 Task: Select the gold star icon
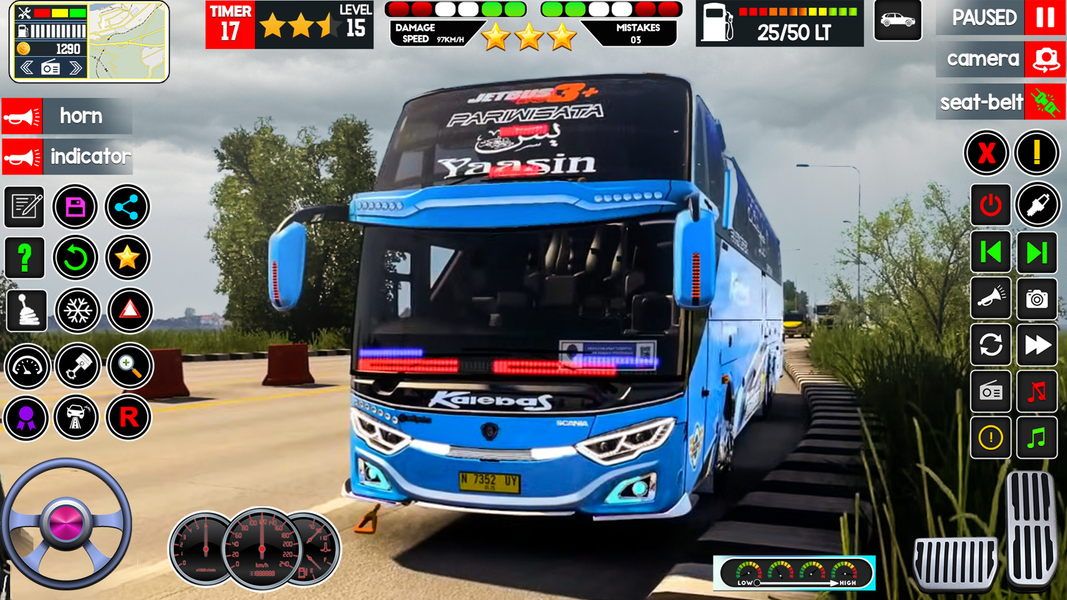127,258
